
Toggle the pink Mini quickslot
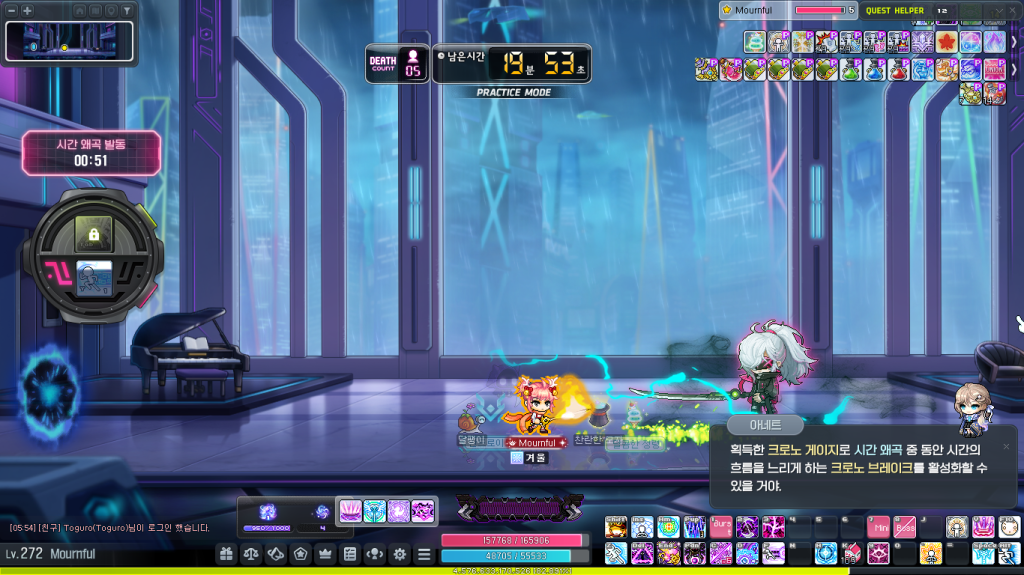pyautogui.click(x=879, y=526)
